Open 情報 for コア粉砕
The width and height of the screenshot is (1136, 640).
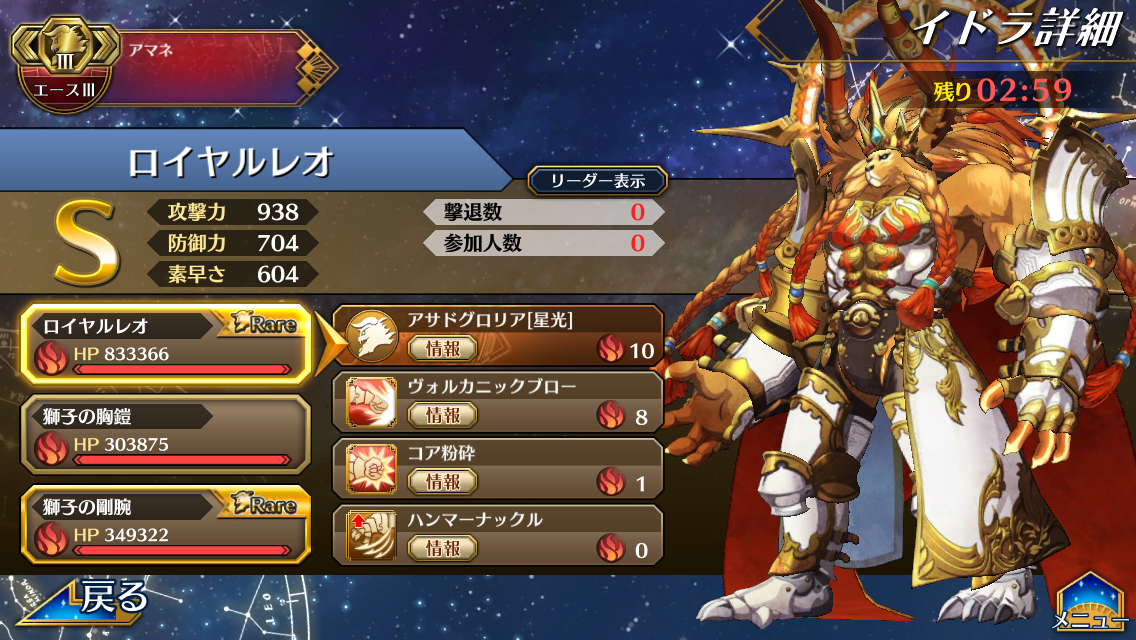(442, 482)
